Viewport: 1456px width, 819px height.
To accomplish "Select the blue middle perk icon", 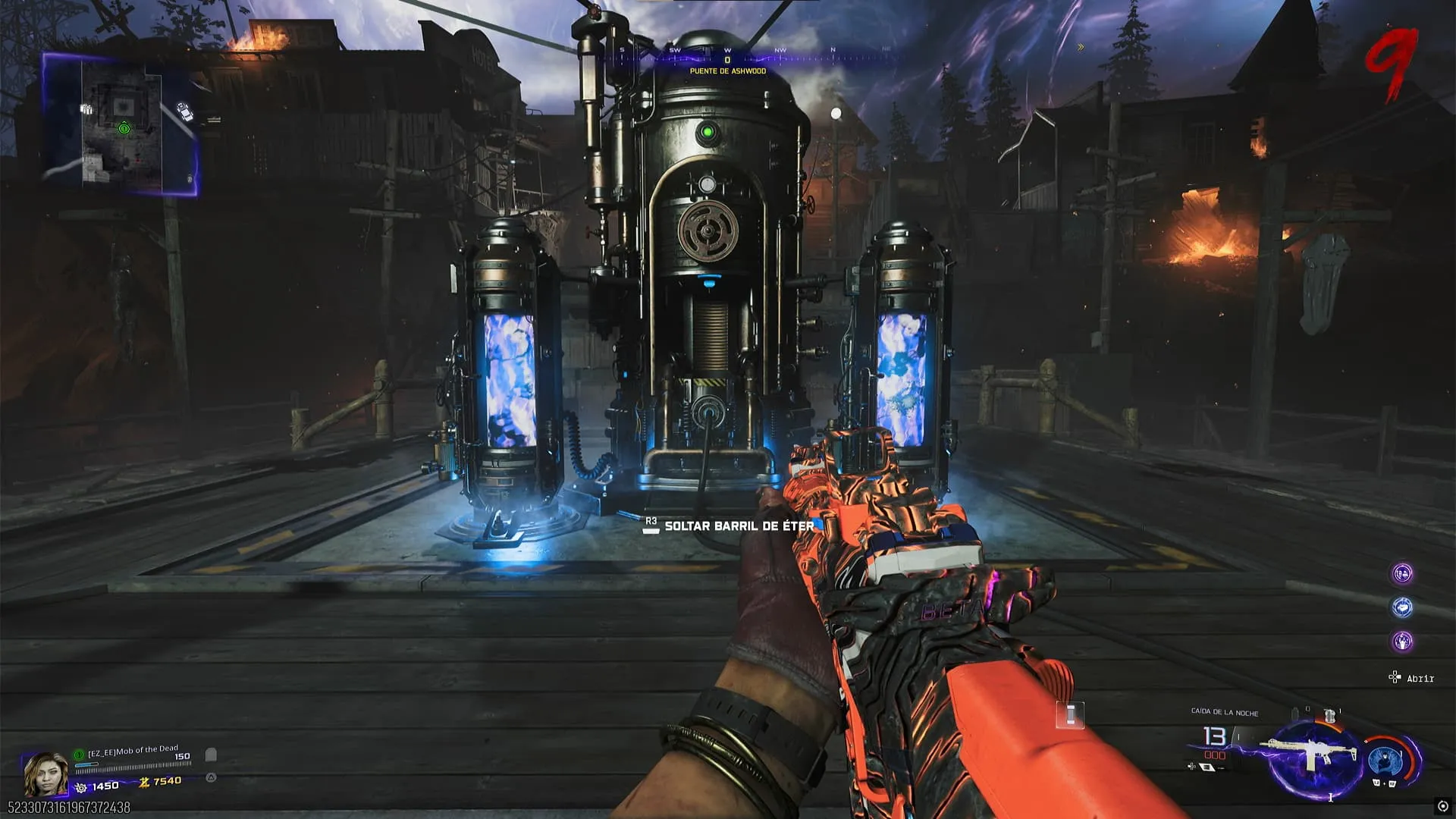I will (x=1402, y=607).
